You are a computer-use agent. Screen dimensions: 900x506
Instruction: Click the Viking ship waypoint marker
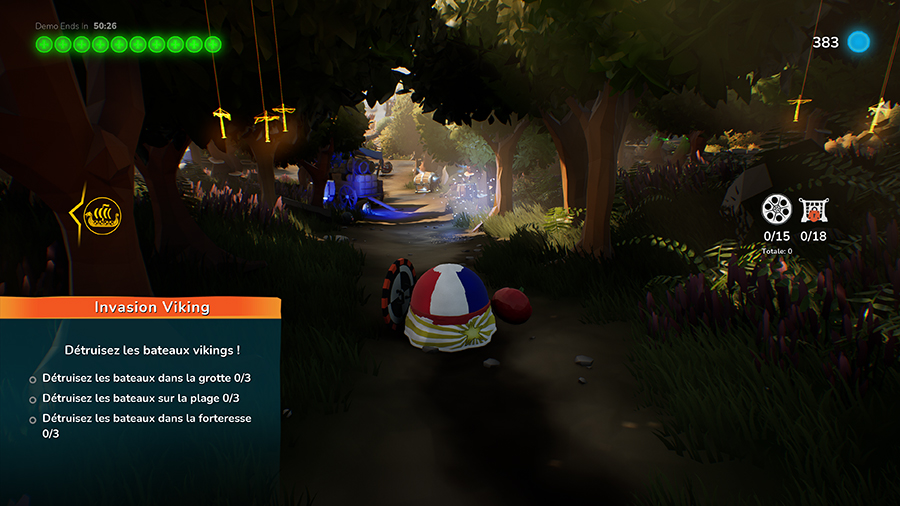point(101,214)
